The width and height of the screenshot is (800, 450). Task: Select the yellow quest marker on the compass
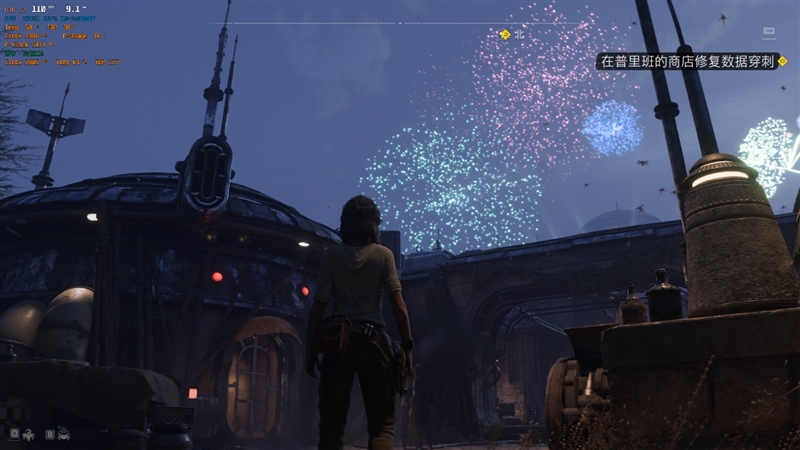tap(504, 34)
